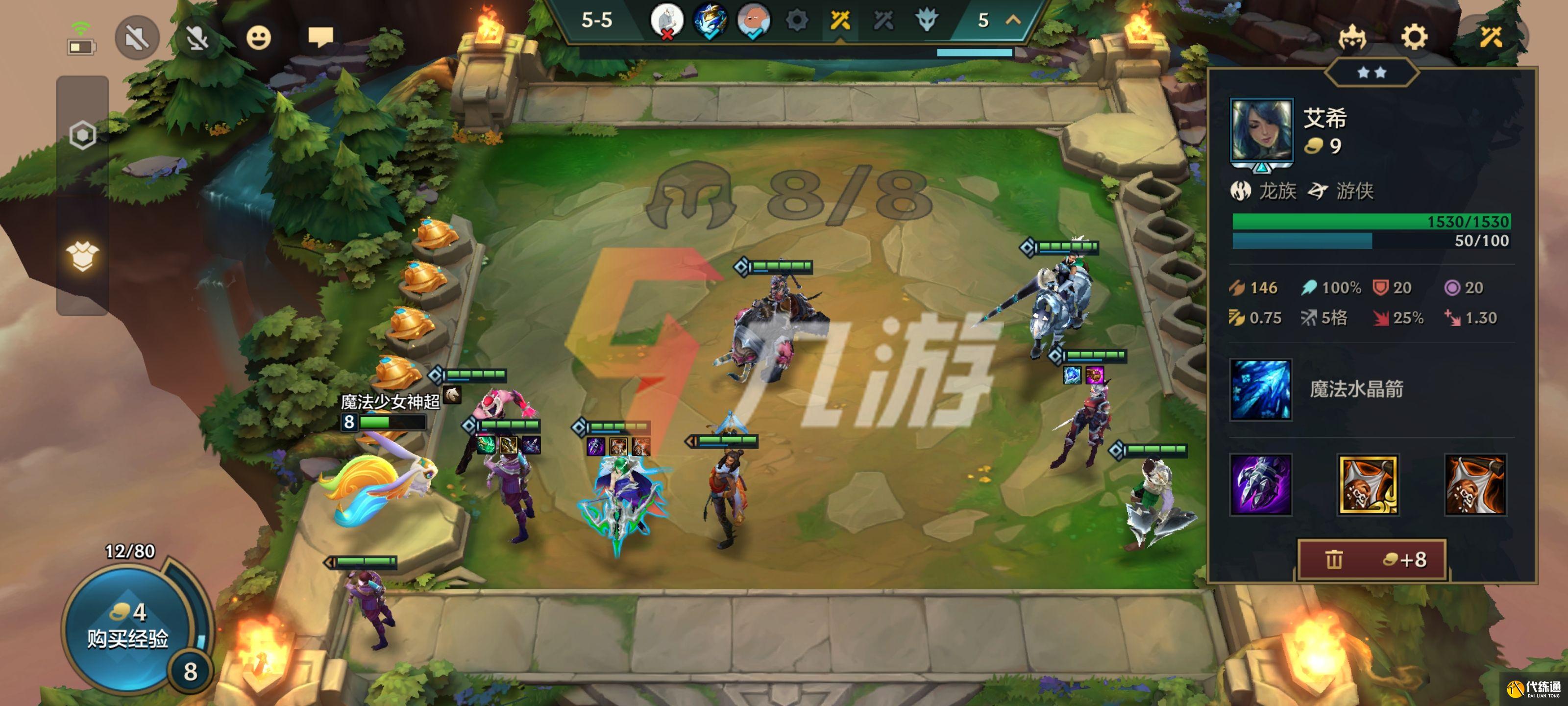Toggle the muted microphone button
Image resolution: width=1568 pixels, height=706 pixels.
[197, 38]
